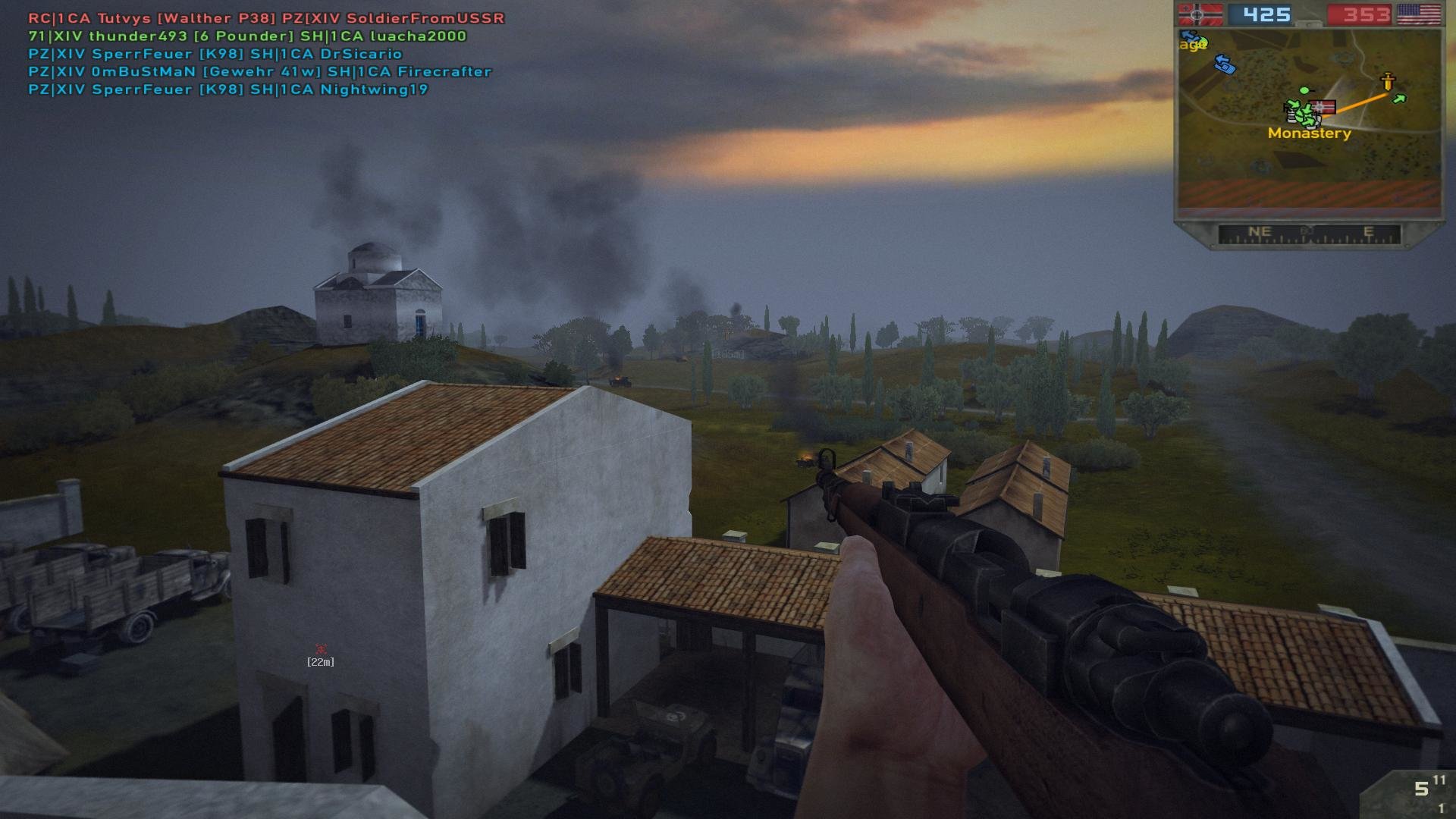The height and width of the screenshot is (819, 1456).
Task: Click the compass strip below the minimap
Action: (x=1309, y=234)
